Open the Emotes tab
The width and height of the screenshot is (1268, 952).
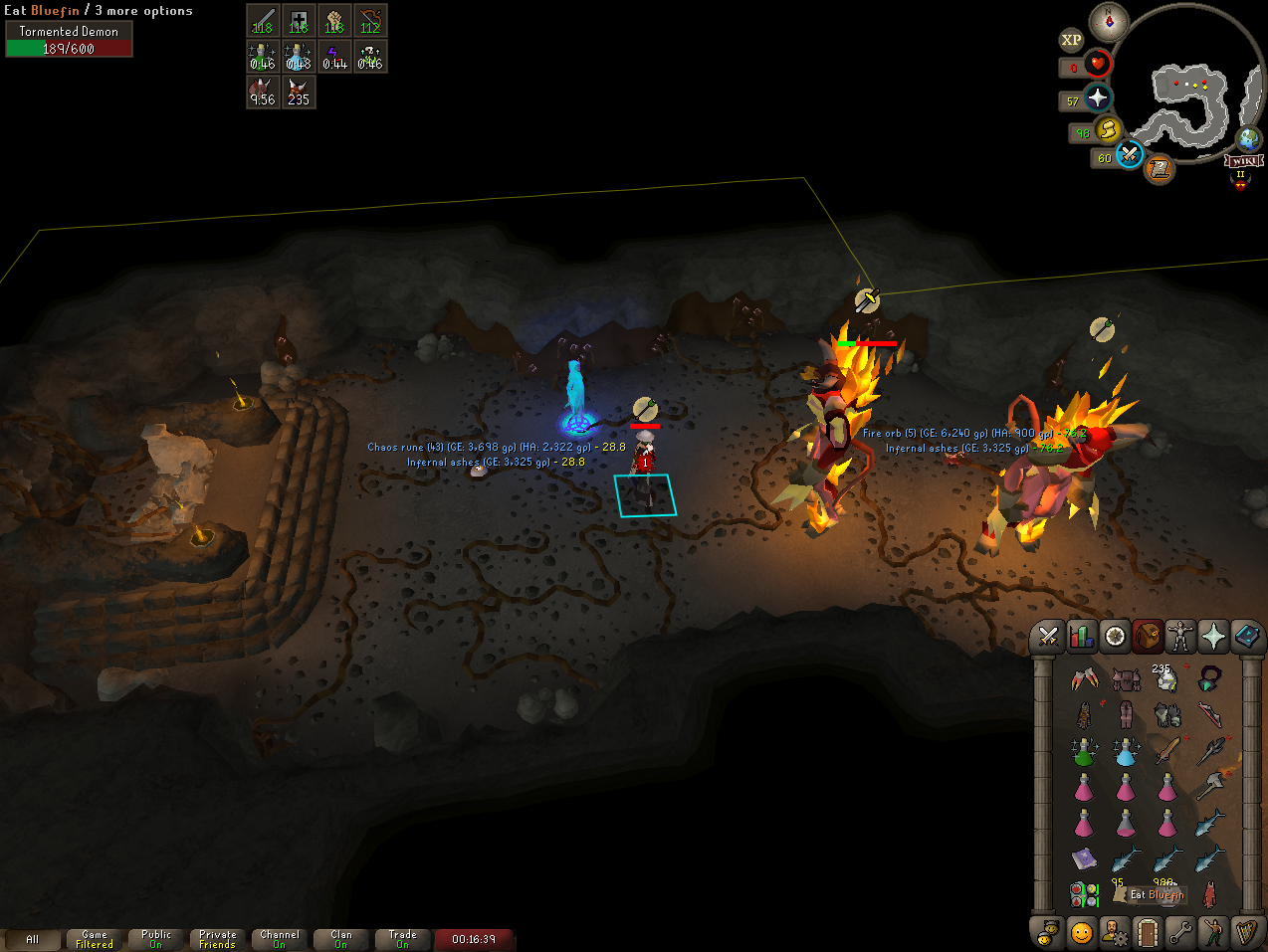click(x=1213, y=933)
